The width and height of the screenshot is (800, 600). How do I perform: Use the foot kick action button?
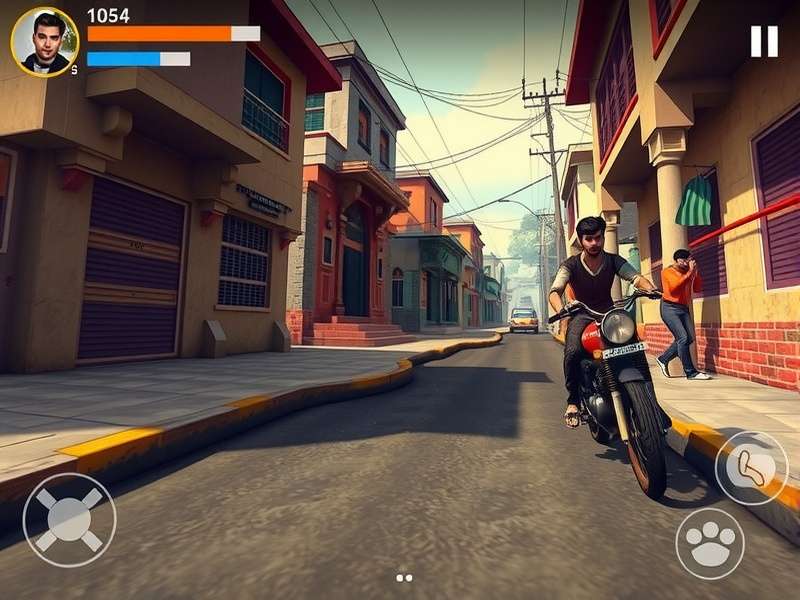click(751, 468)
